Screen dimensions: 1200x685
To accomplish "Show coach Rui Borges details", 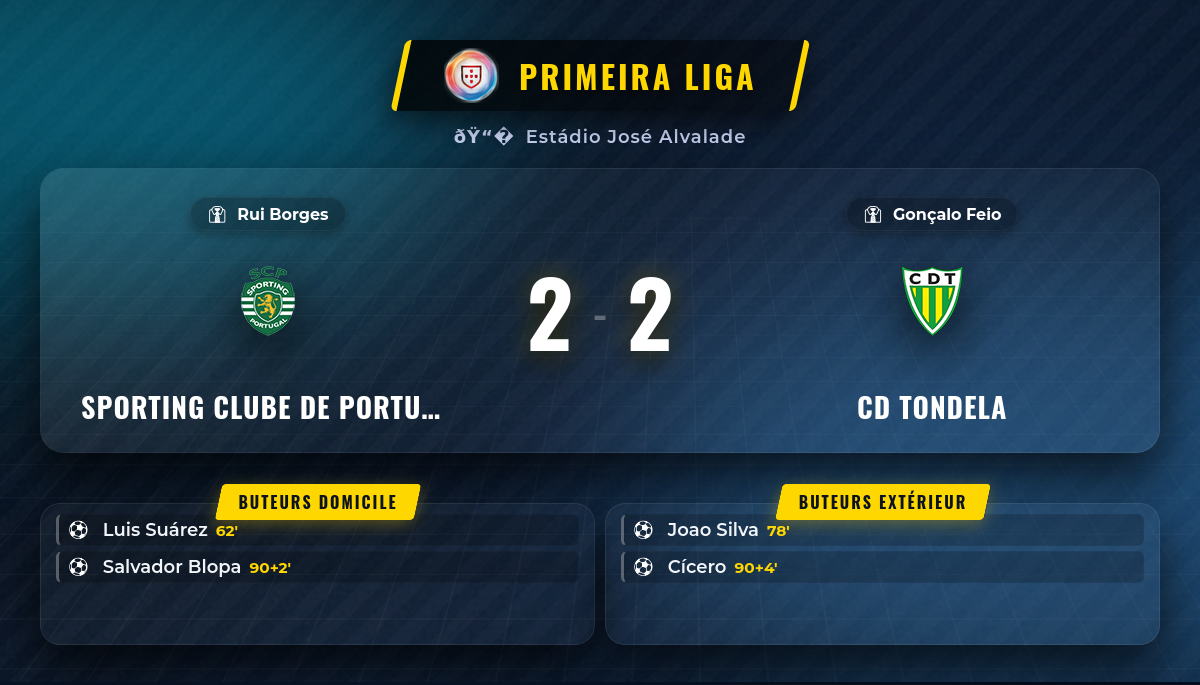I will [268, 214].
